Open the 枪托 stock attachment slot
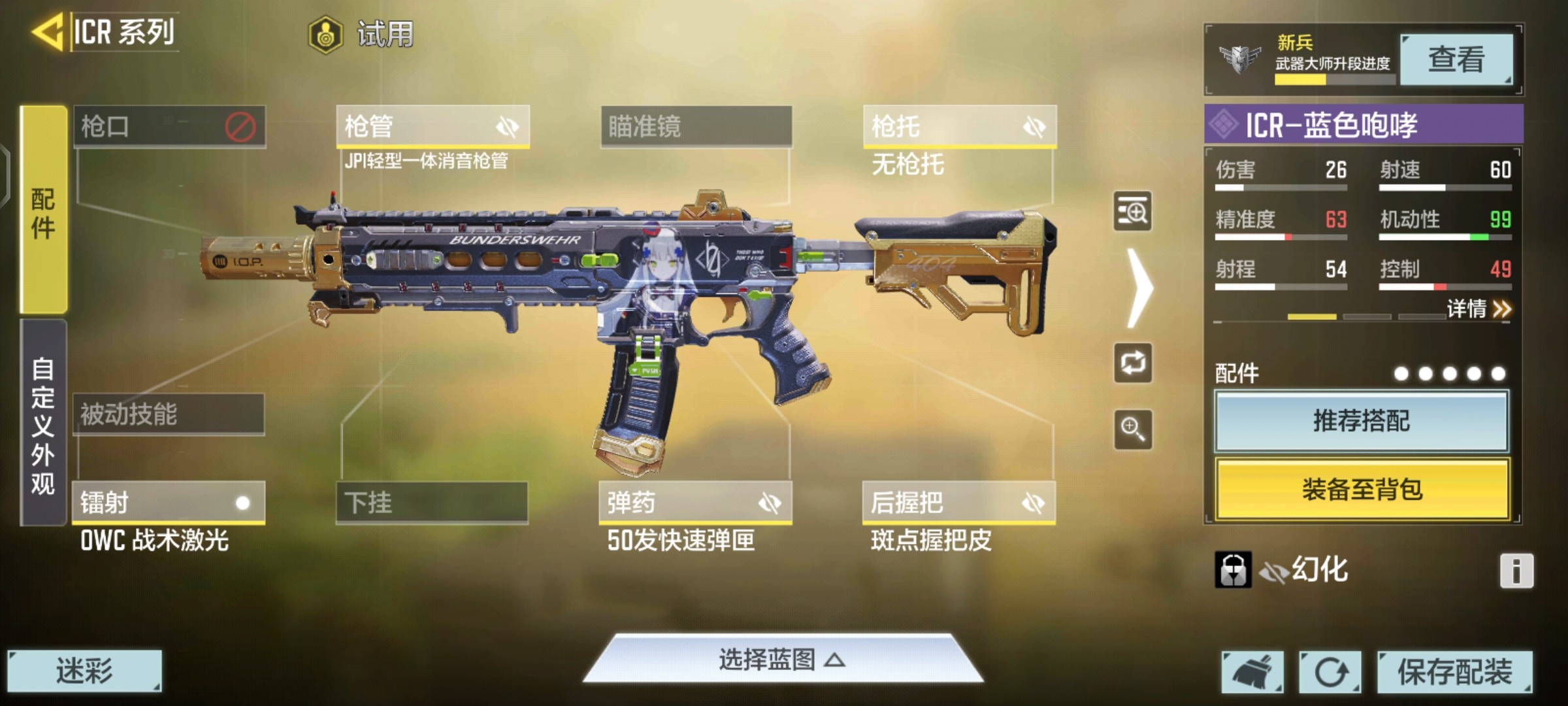1568x706 pixels. [x=959, y=126]
